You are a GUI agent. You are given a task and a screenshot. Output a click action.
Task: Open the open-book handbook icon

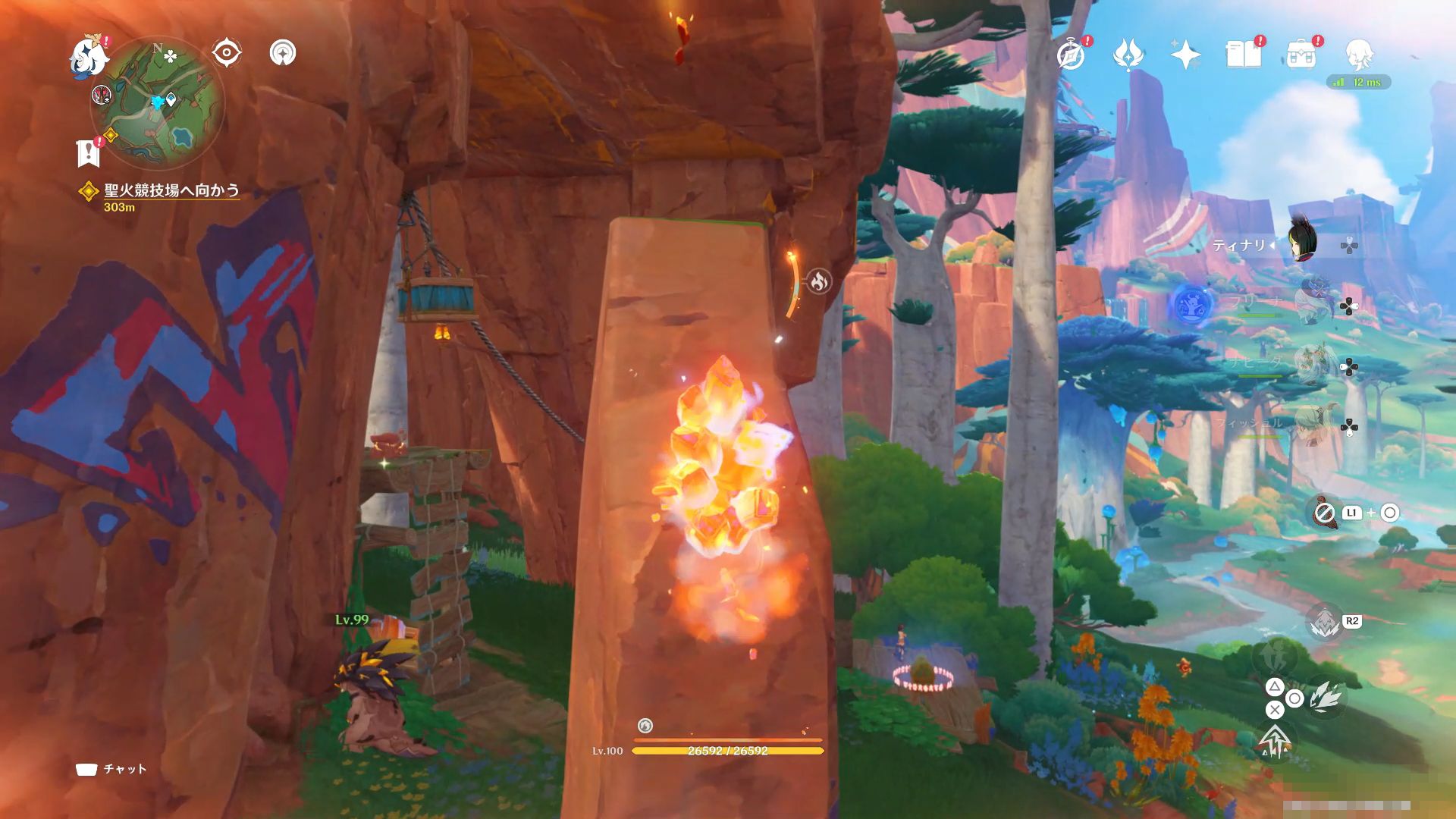tap(1243, 55)
